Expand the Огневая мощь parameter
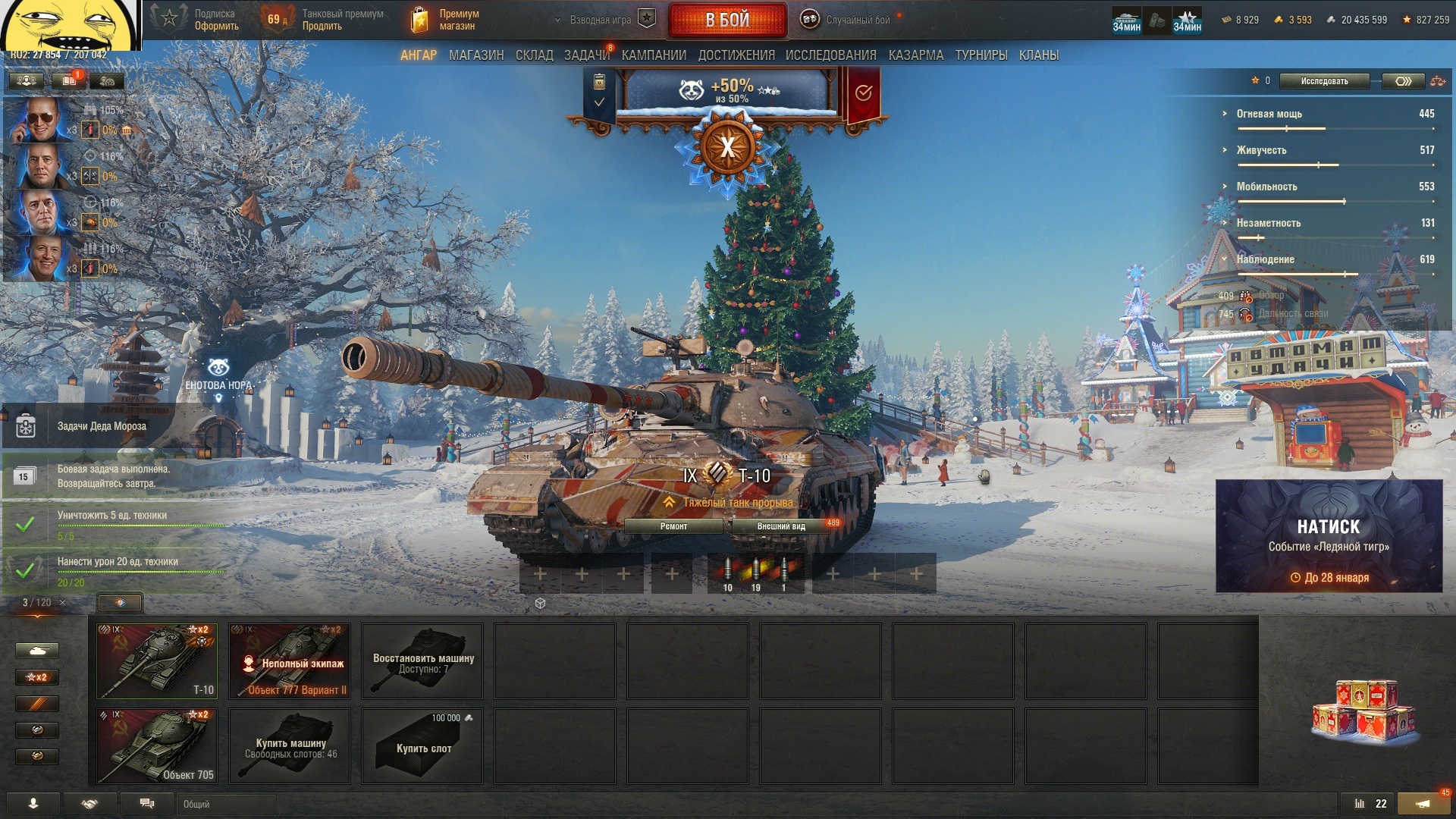1456x819 pixels. click(x=1269, y=114)
